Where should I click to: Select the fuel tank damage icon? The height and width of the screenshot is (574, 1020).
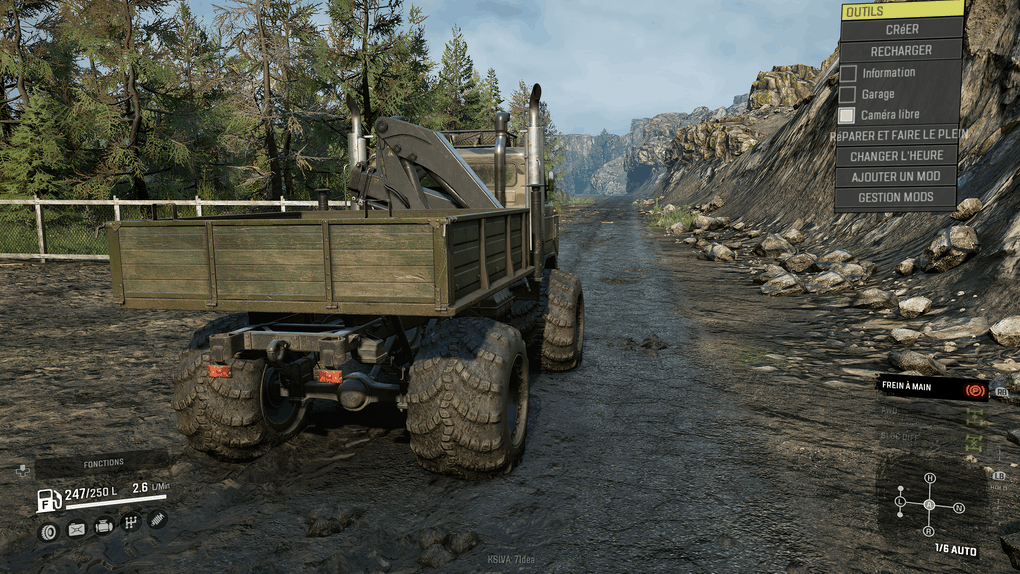point(76,529)
